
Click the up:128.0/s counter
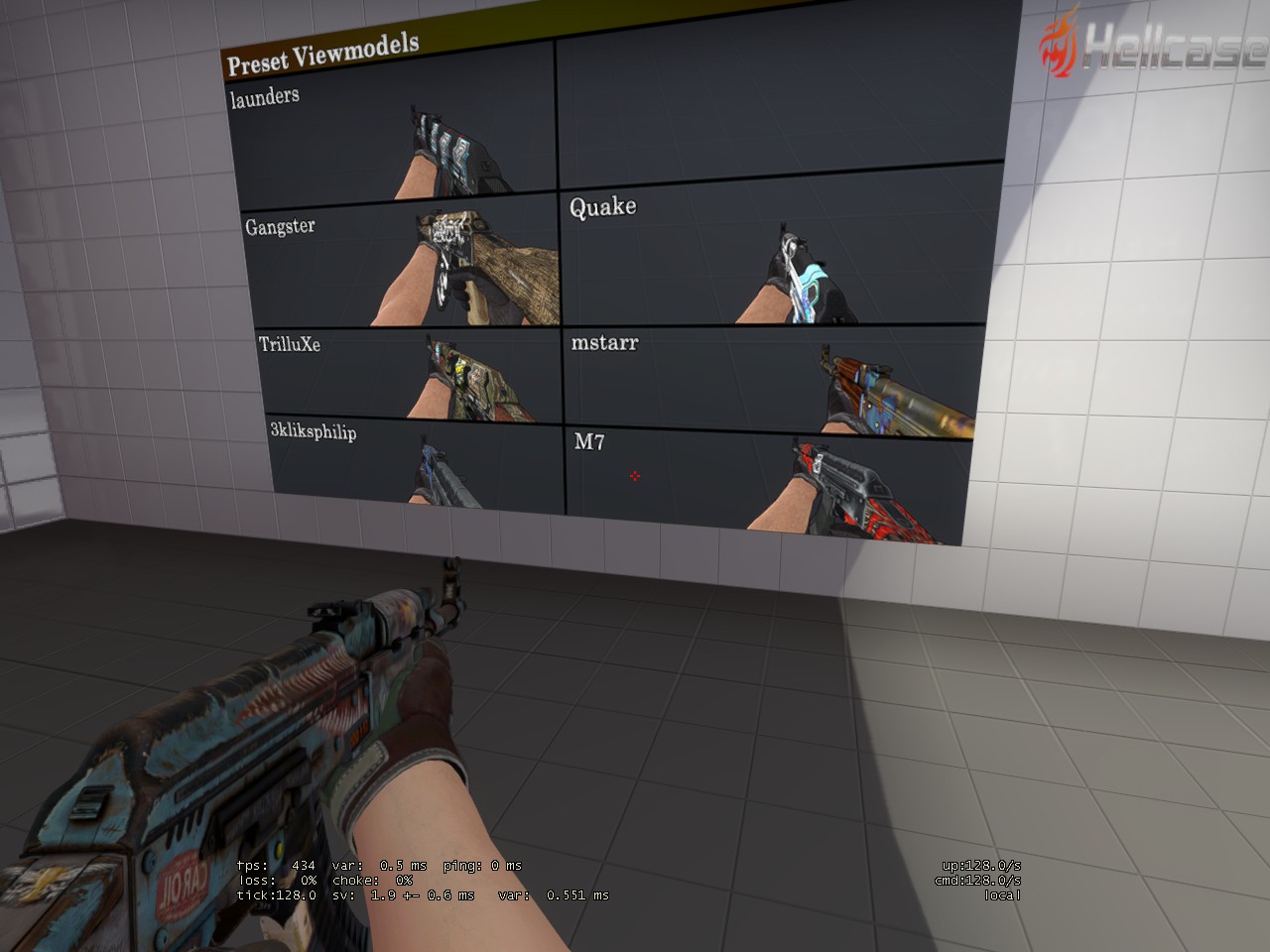[979, 865]
